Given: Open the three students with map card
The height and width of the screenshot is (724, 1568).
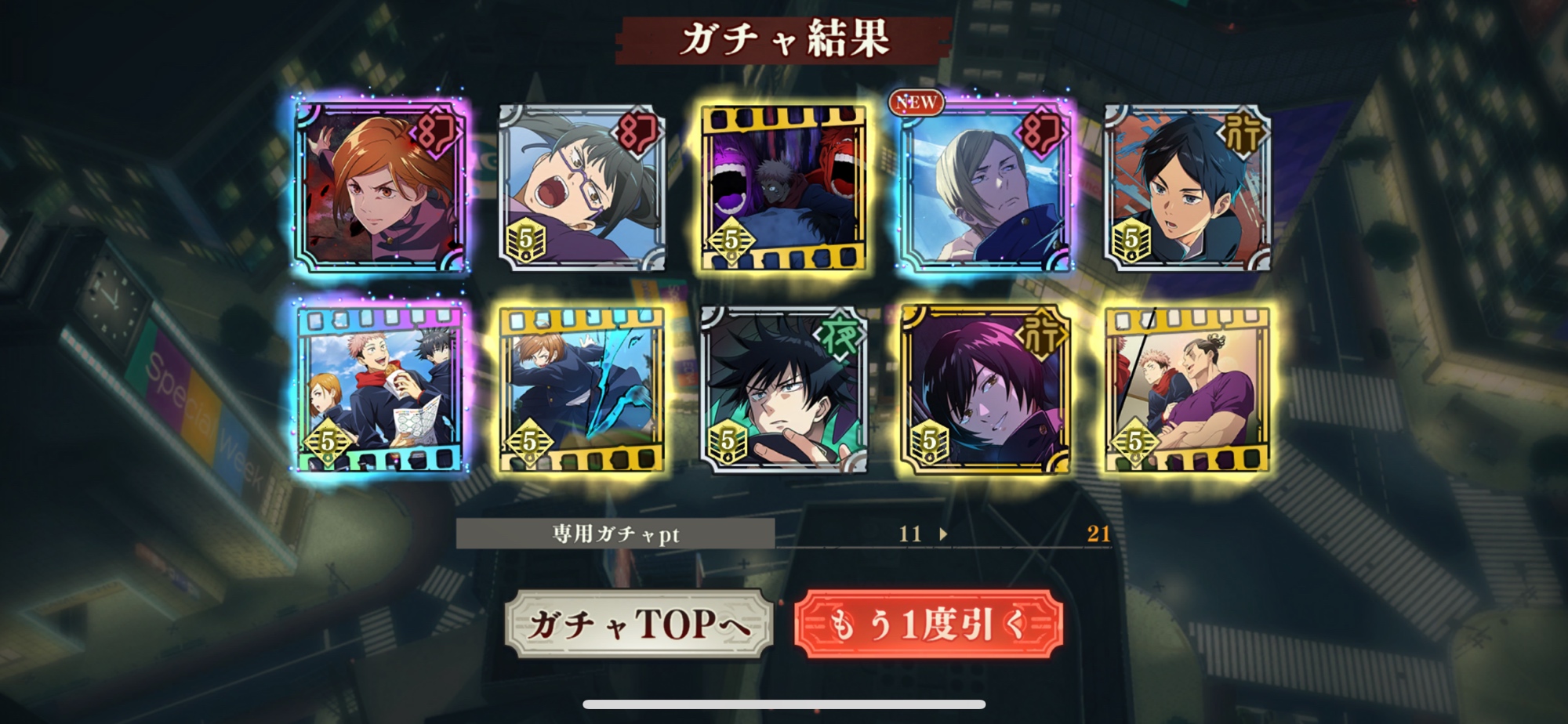Looking at the screenshot, I should (x=381, y=389).
